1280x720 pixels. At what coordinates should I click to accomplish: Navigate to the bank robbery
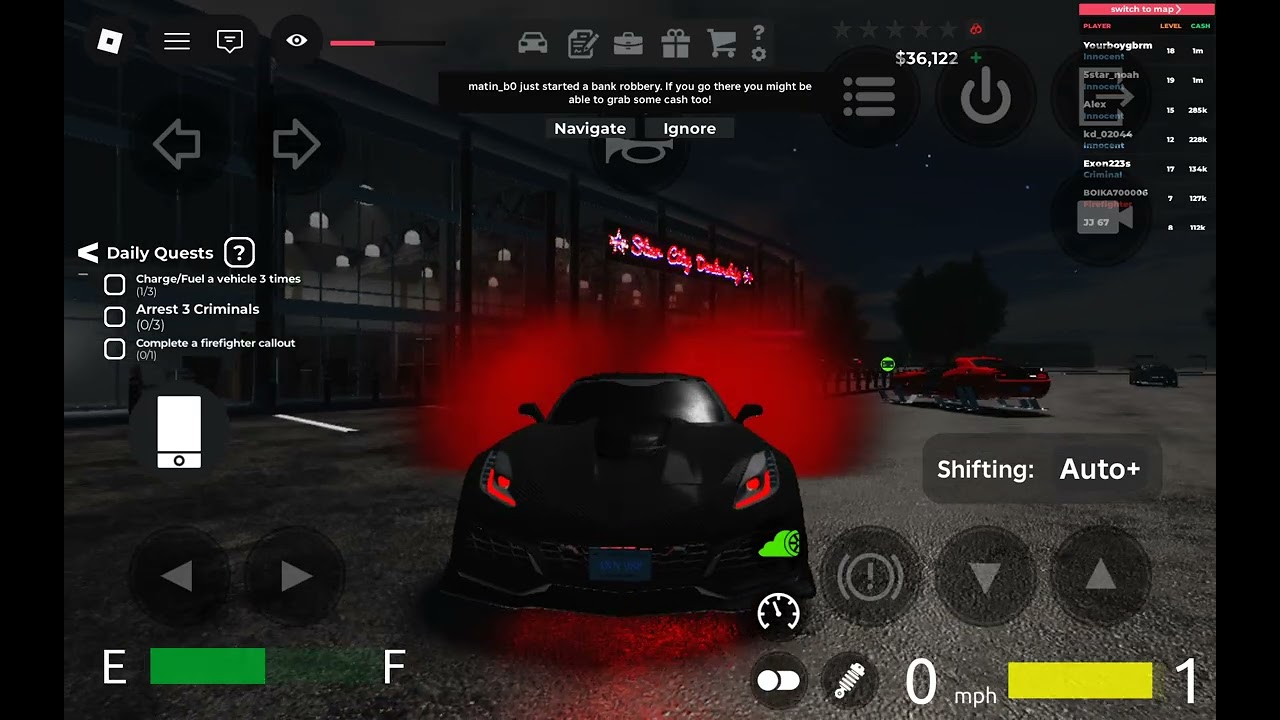click(590, 128)
